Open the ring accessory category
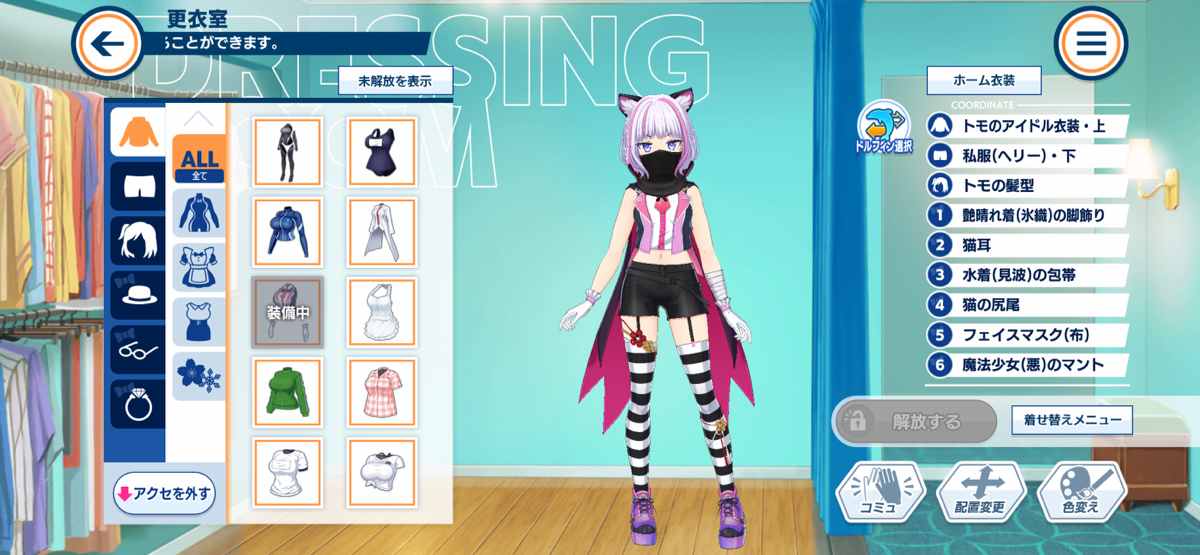 click(137, 402)
